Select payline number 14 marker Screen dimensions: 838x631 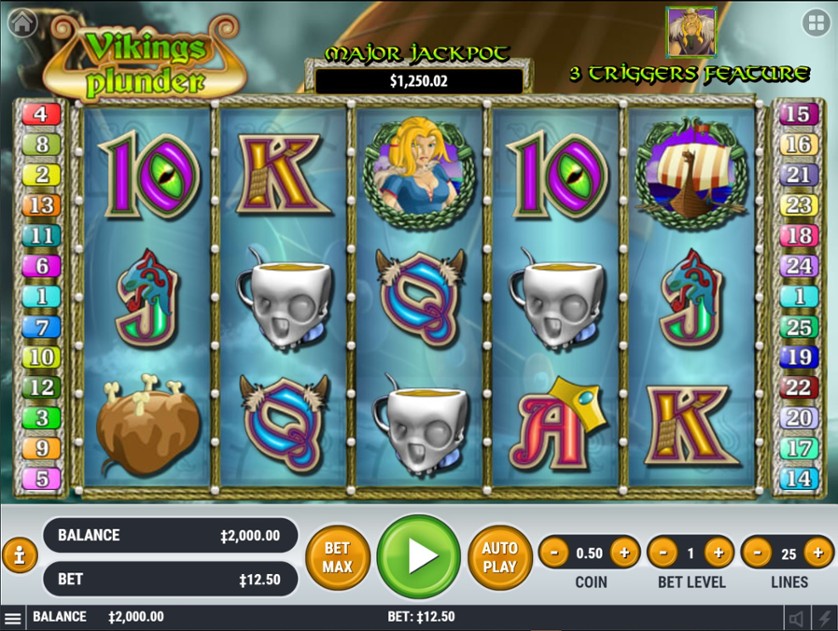click(797, 478)
